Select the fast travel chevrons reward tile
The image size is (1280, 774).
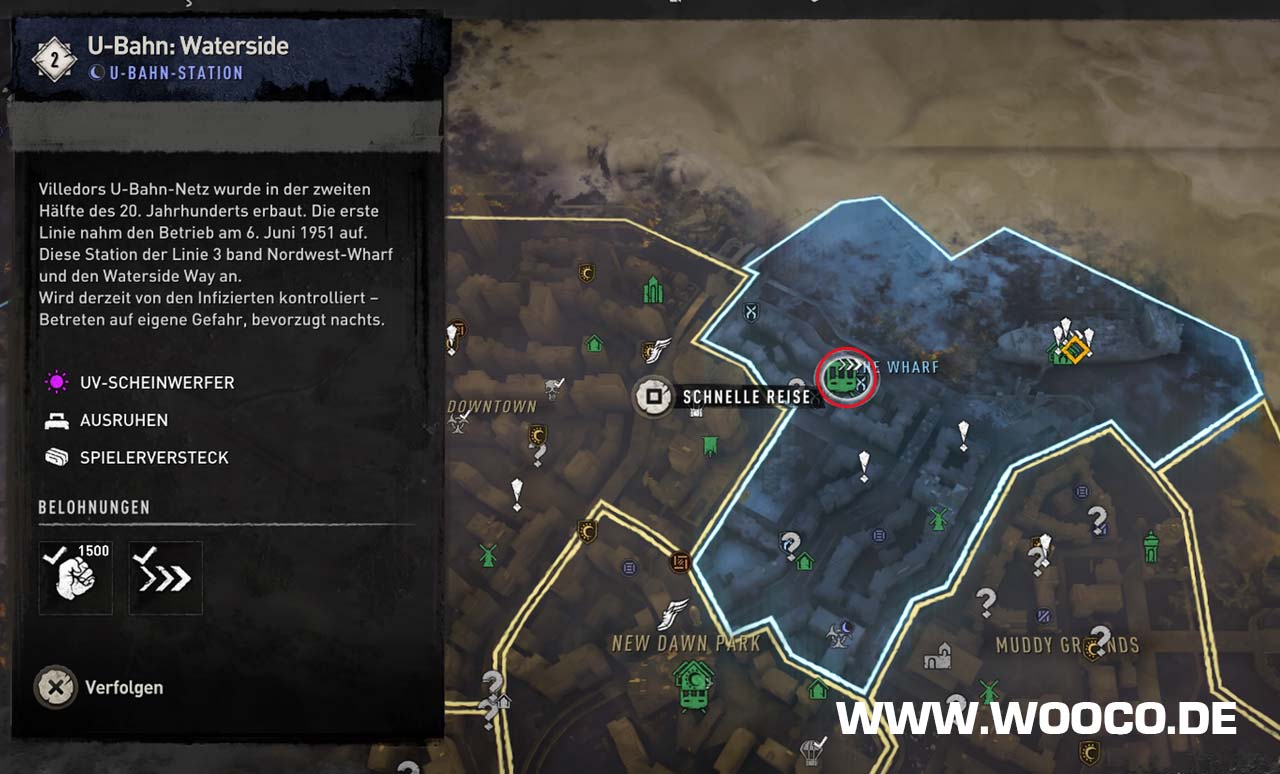point(166,578)
